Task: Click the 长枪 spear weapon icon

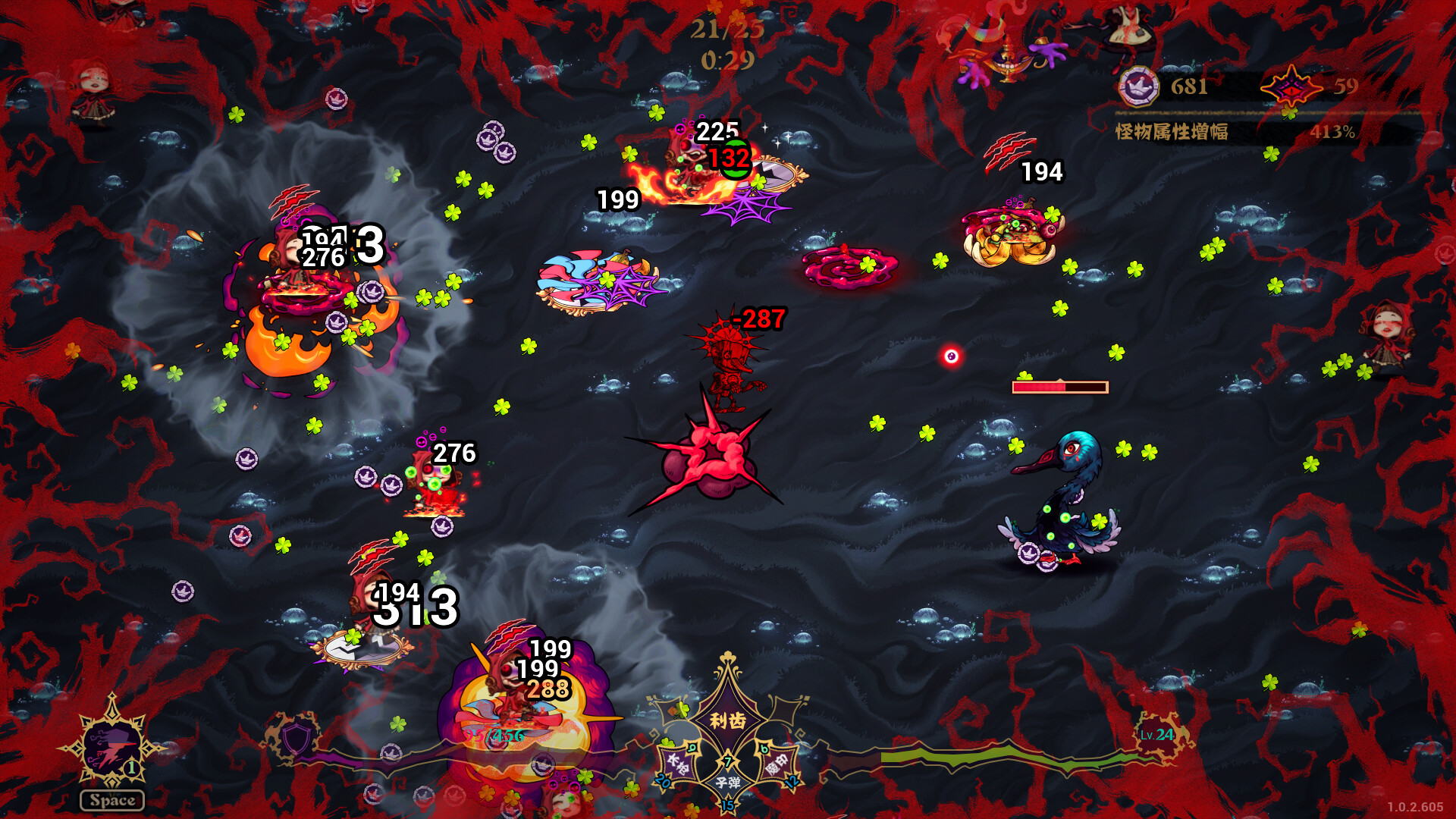Action: (x=677, y=762)
